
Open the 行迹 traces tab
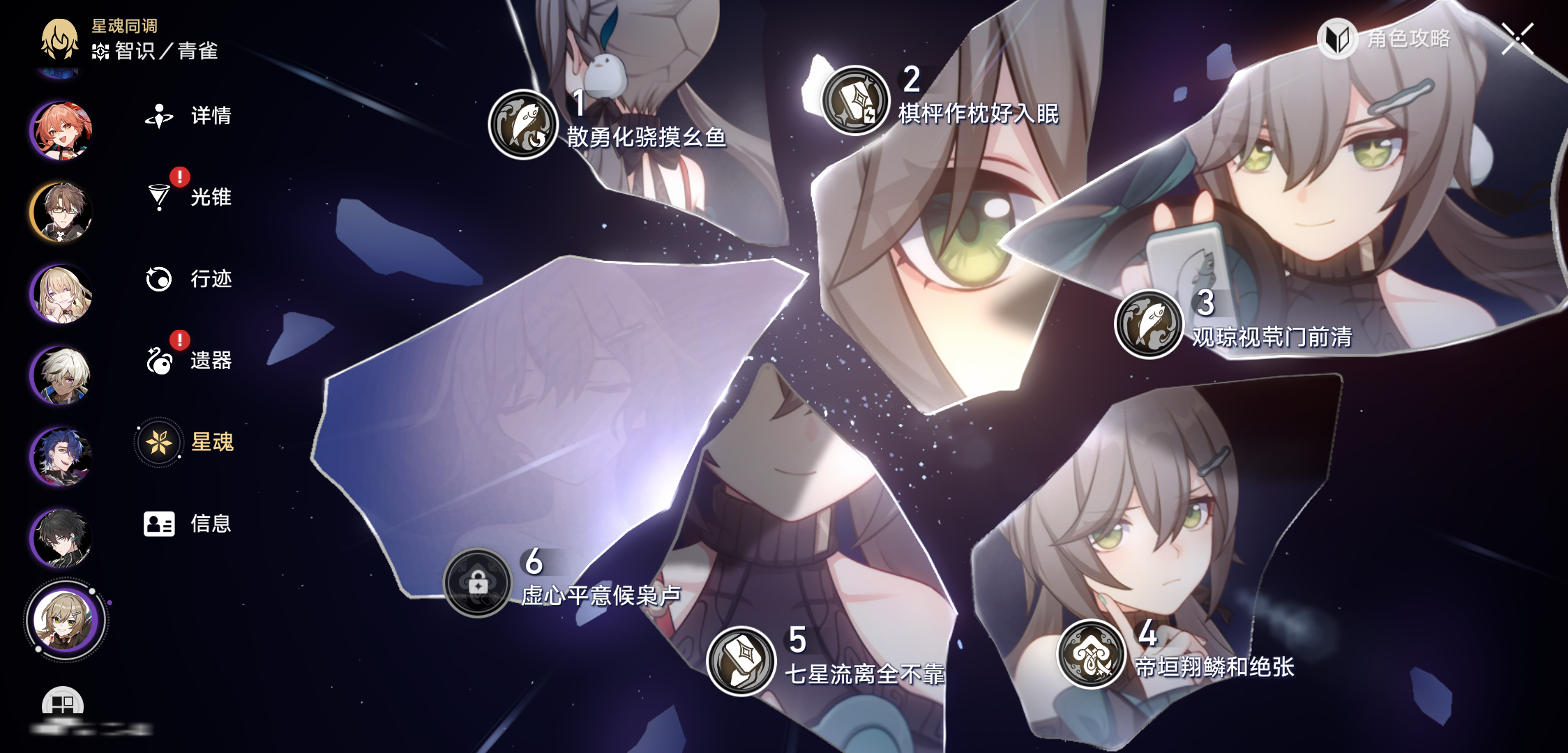point(188,279)
